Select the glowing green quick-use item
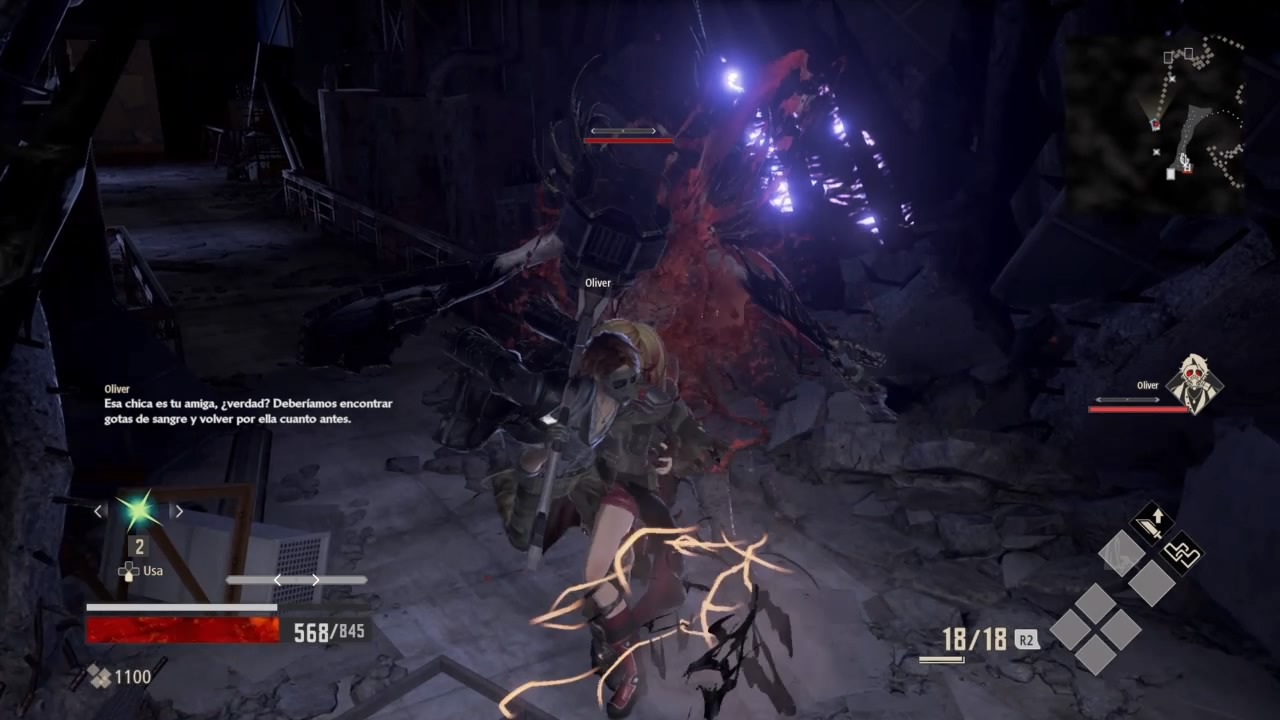The width and height of the screenshot is (1280, 720). 138,510
